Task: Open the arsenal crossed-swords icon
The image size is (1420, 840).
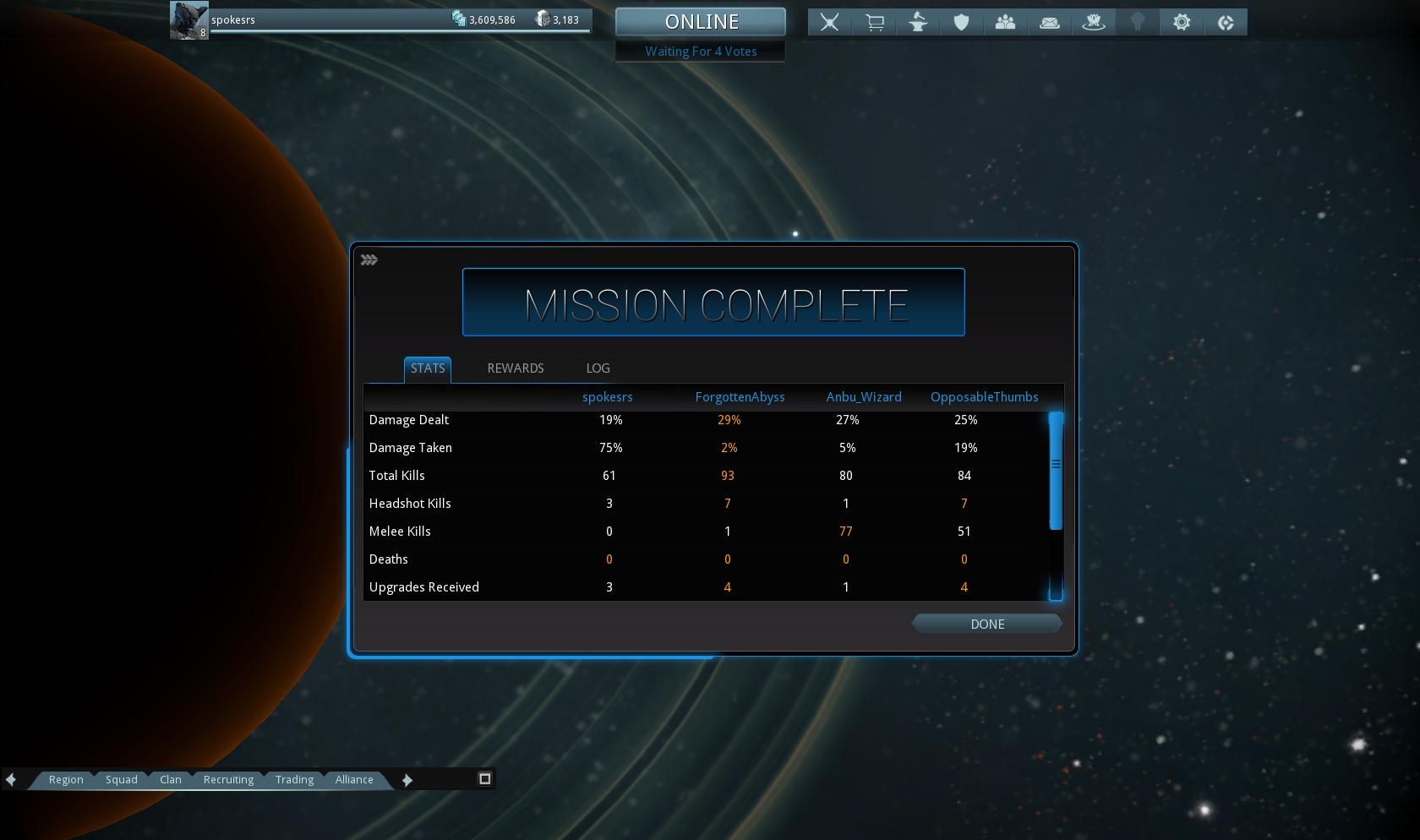Action: (830, 23)
